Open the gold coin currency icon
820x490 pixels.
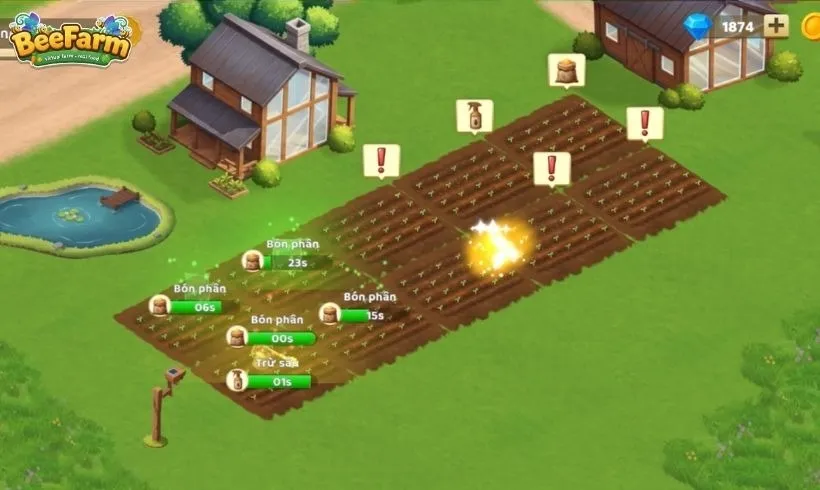click(x=812, y=26)
